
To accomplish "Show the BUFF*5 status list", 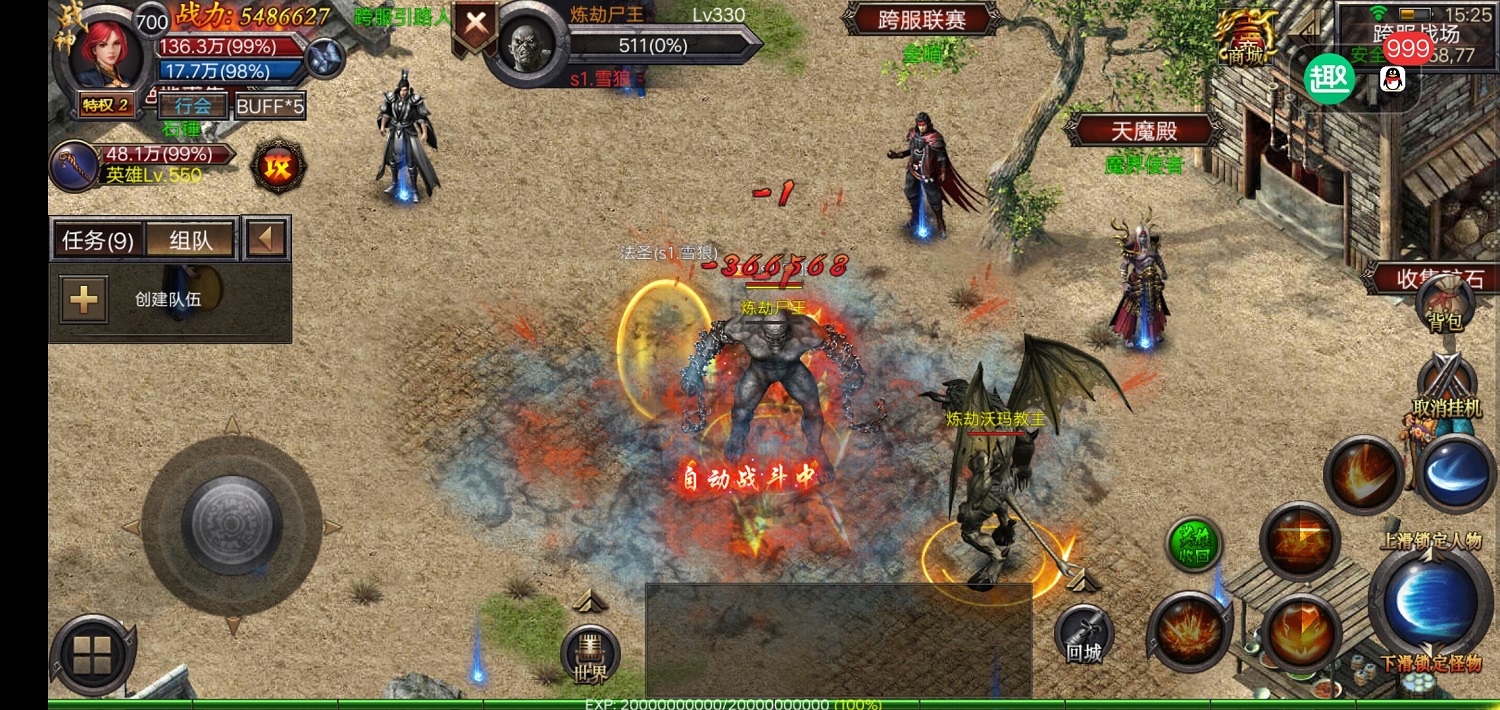I will [269, 105].
